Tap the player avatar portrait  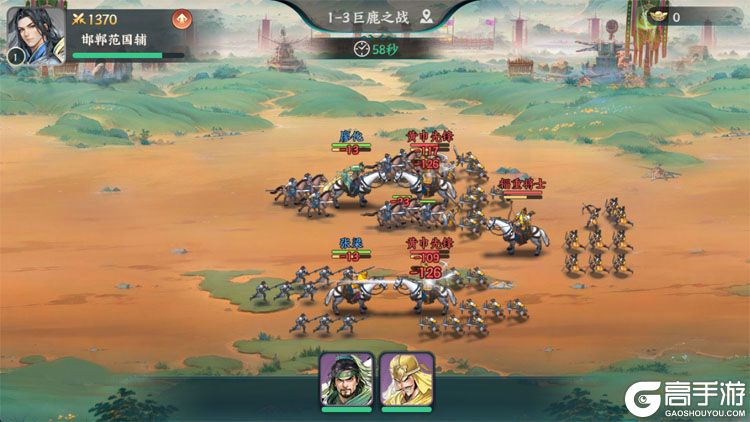coord(36,35)
